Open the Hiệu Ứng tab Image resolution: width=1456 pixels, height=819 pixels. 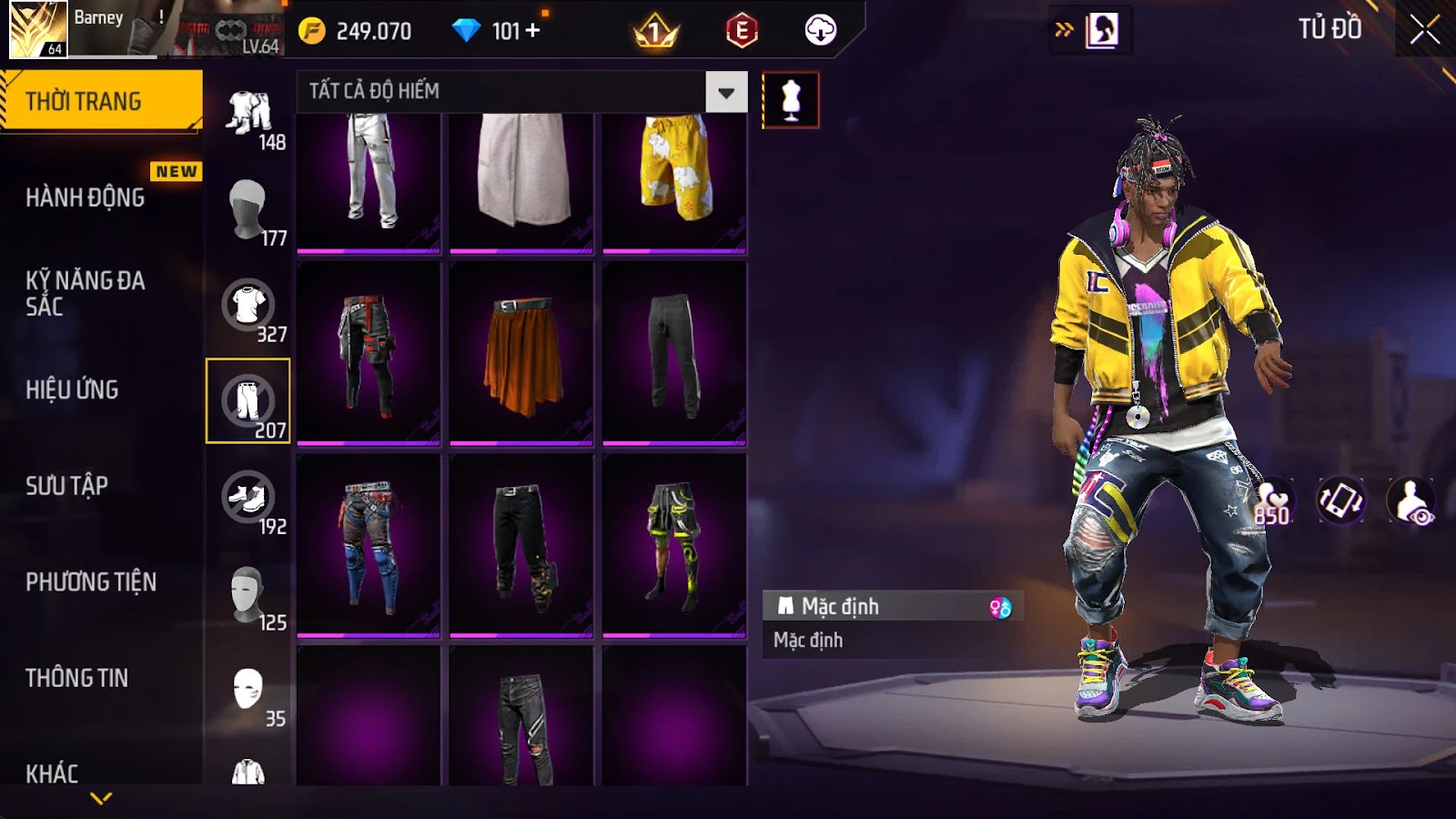pyautogui.click(x=73, y=389)
